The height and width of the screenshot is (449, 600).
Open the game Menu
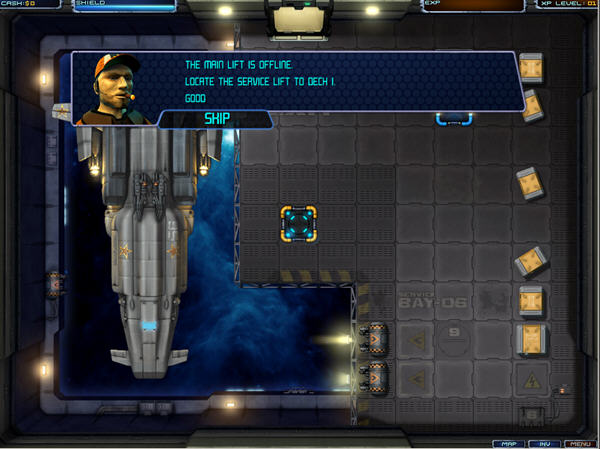[578, 443]
